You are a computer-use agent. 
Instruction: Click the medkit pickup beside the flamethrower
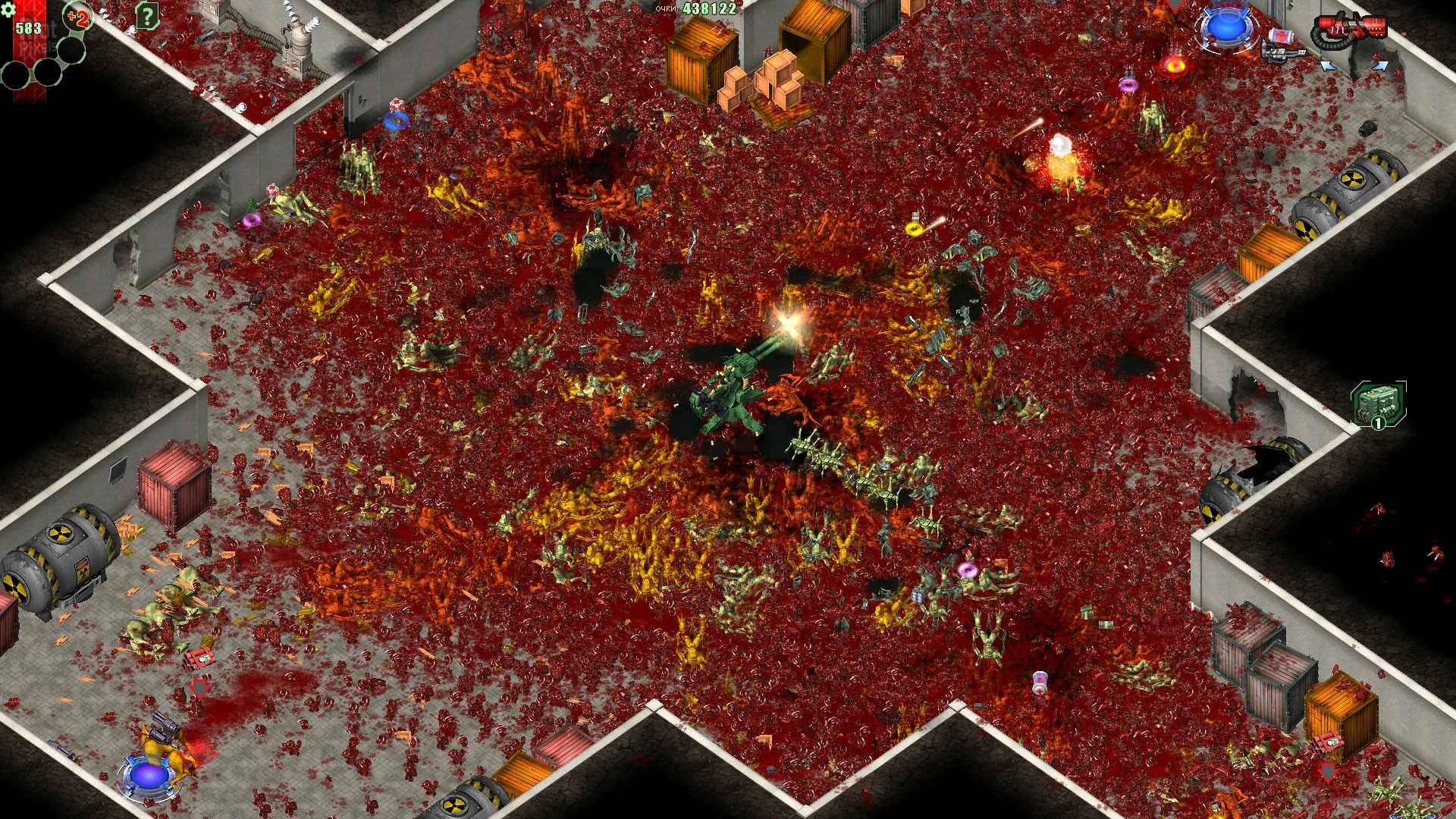tap(1280, 36)
